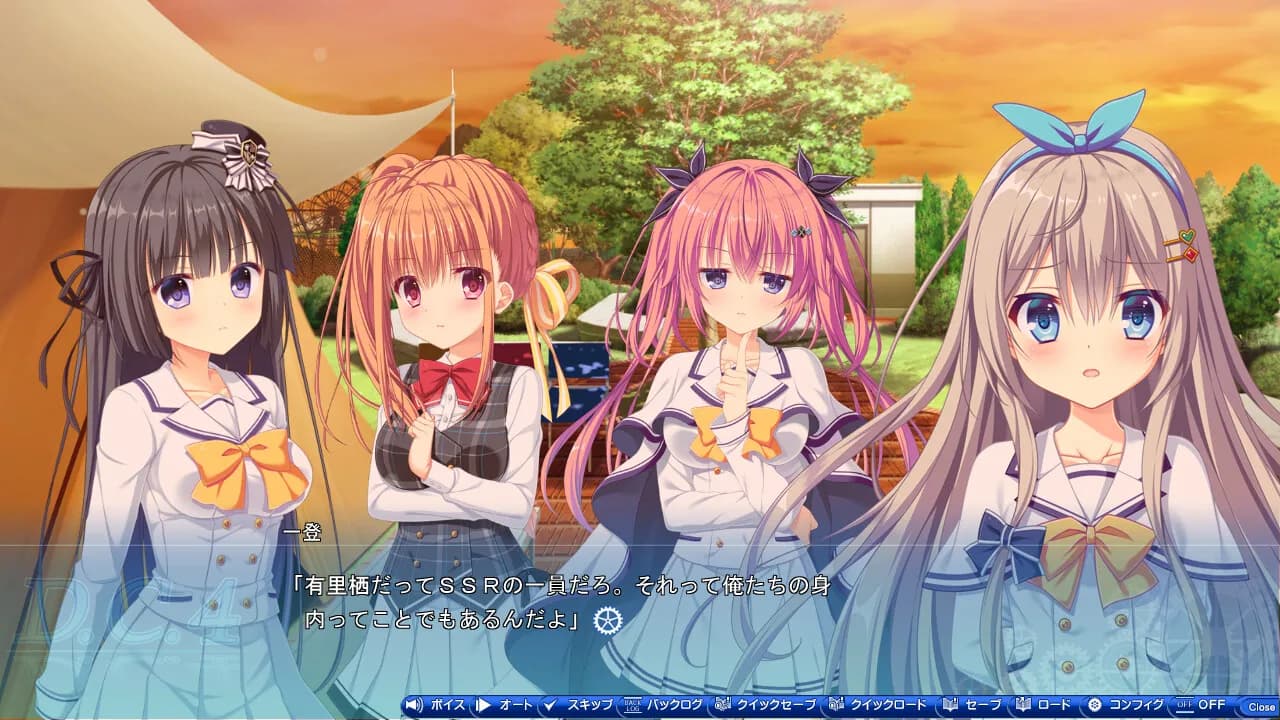
Task: Enable auto-advance mode from bottom bar
Action: pyautogui.click(x=503, y=703)
